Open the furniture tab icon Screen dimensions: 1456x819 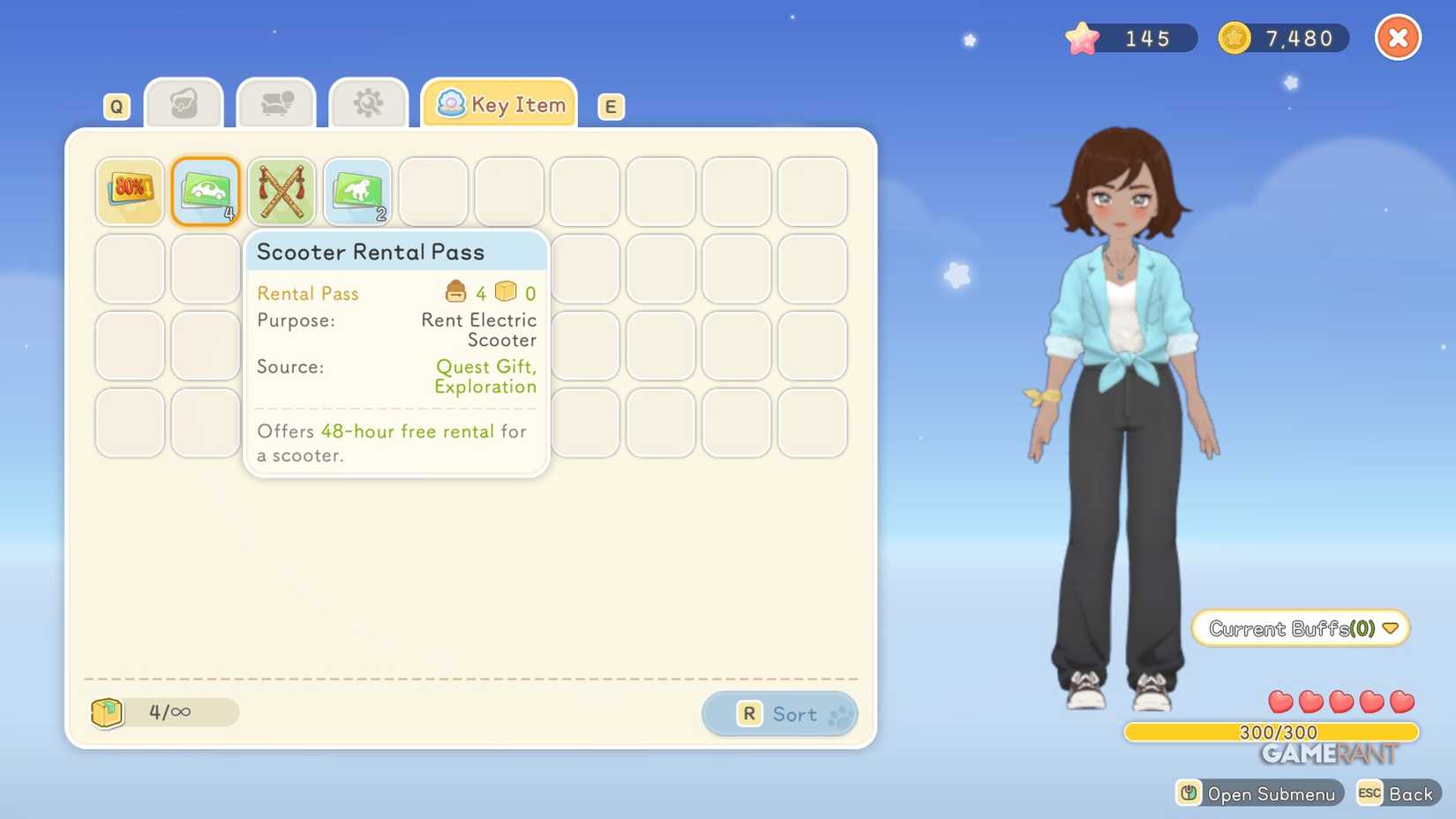click(275, 102)
